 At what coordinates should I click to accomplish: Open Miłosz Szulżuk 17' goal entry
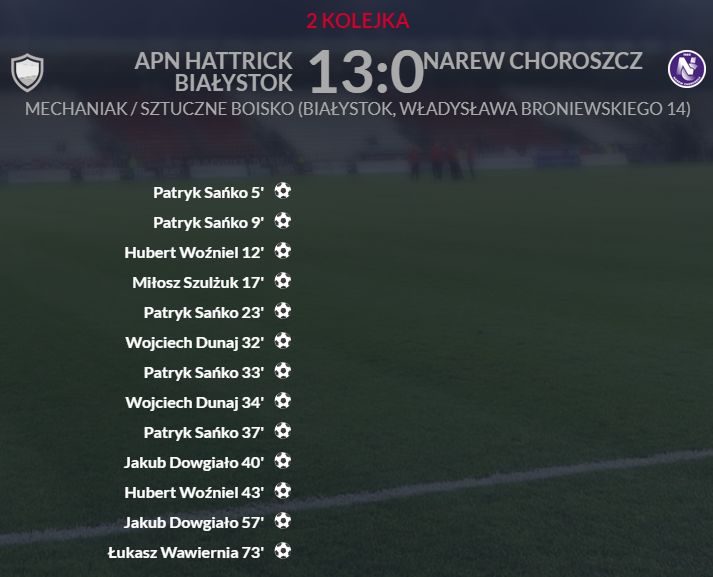[x=198, y=282]
